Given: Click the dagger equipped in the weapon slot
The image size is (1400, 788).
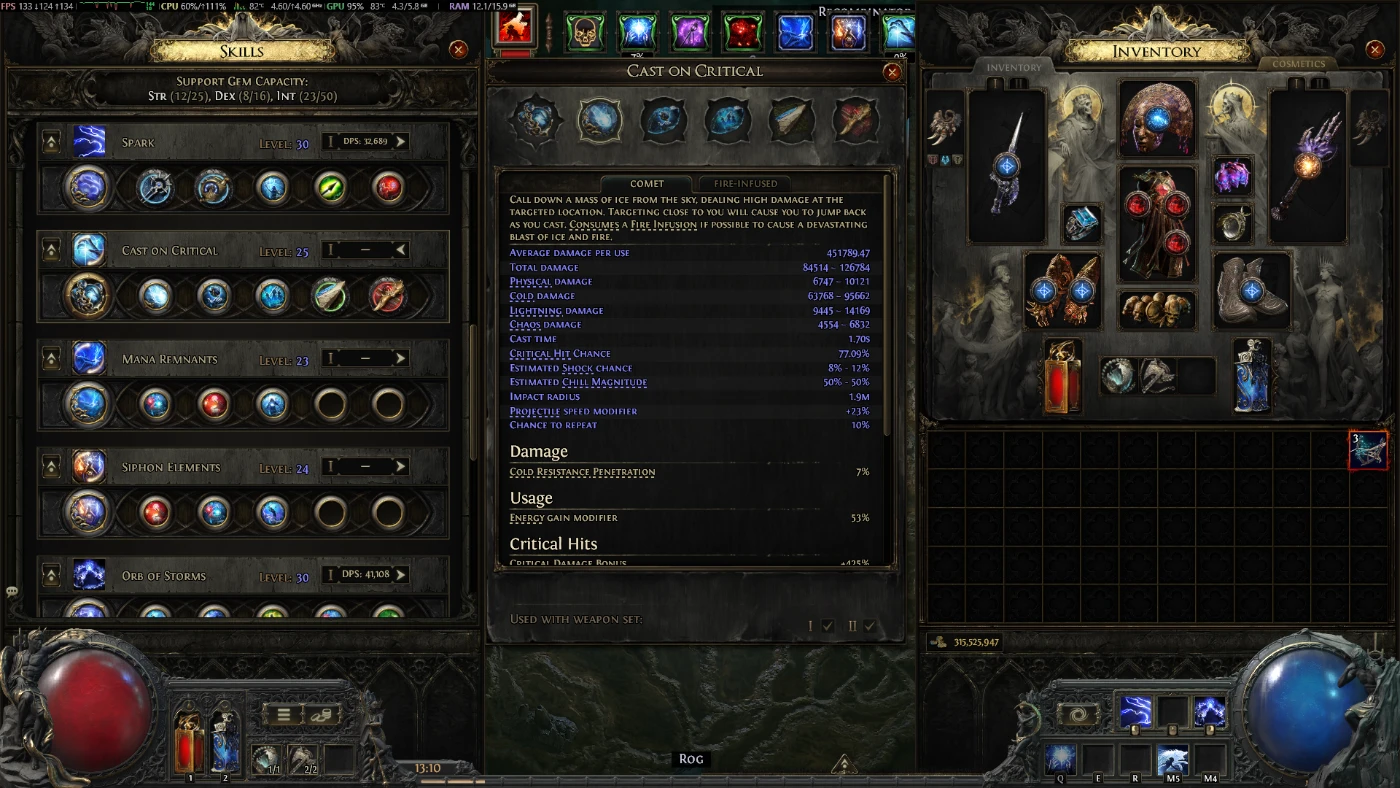Looking at the screenshot, I should point(1007,165).
